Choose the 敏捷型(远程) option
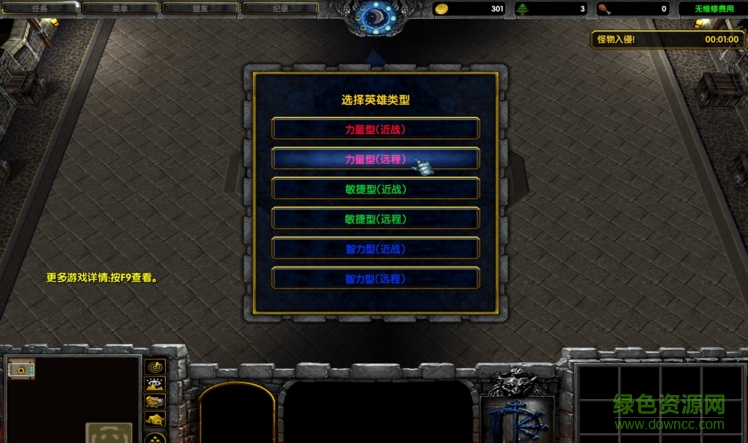 [x=375, y=219]
